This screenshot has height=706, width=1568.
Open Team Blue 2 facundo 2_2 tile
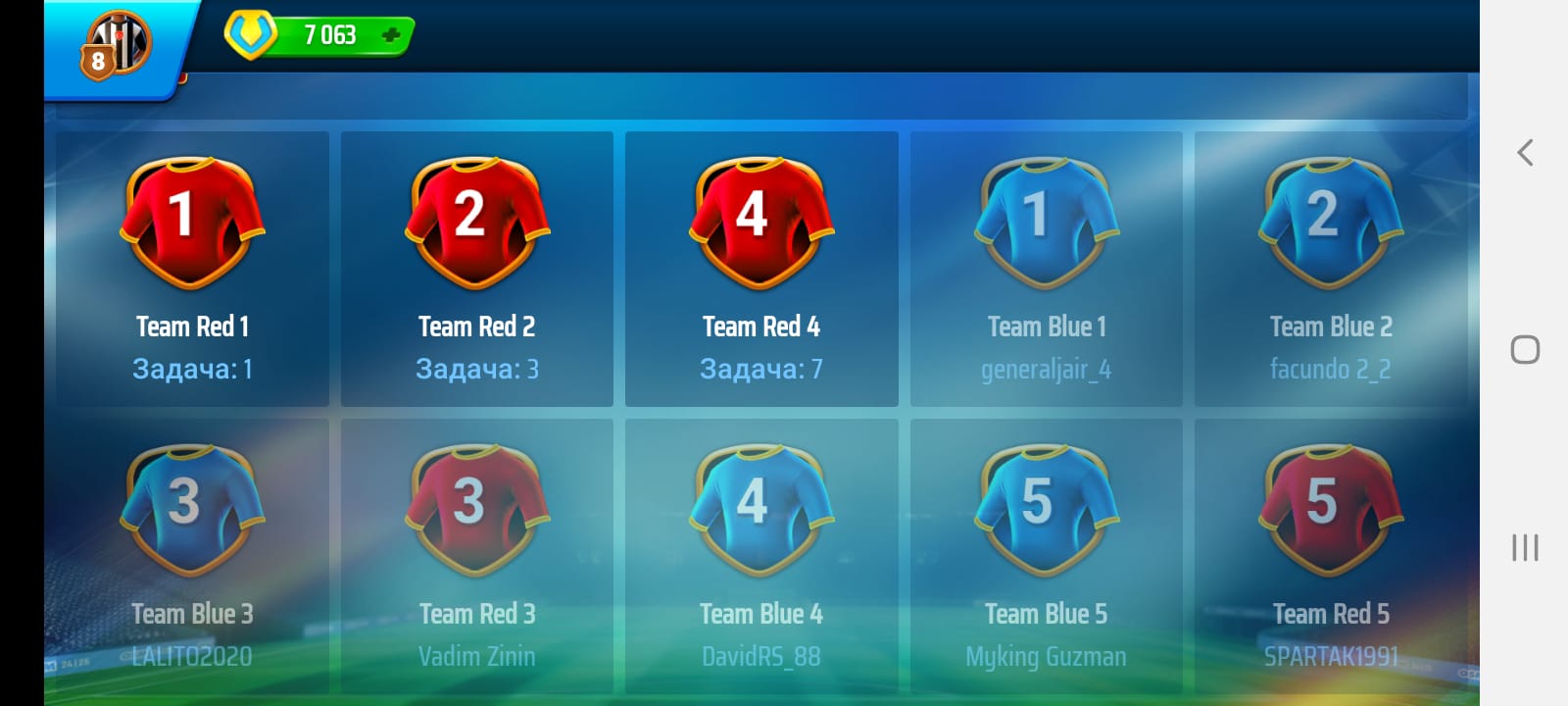point(1331,268)
